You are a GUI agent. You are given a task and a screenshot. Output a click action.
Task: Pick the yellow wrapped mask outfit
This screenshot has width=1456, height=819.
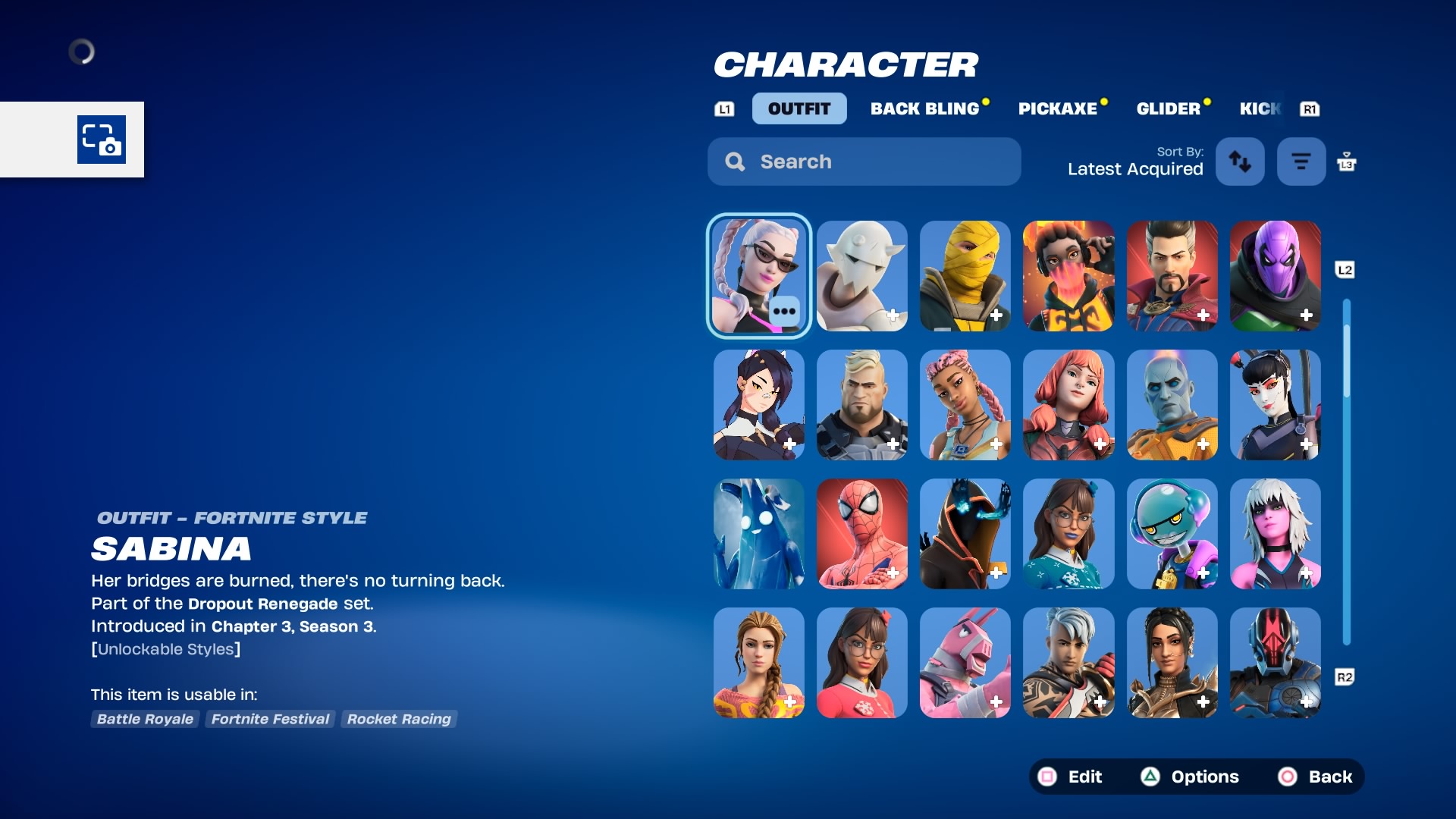(x=965, y=276)
